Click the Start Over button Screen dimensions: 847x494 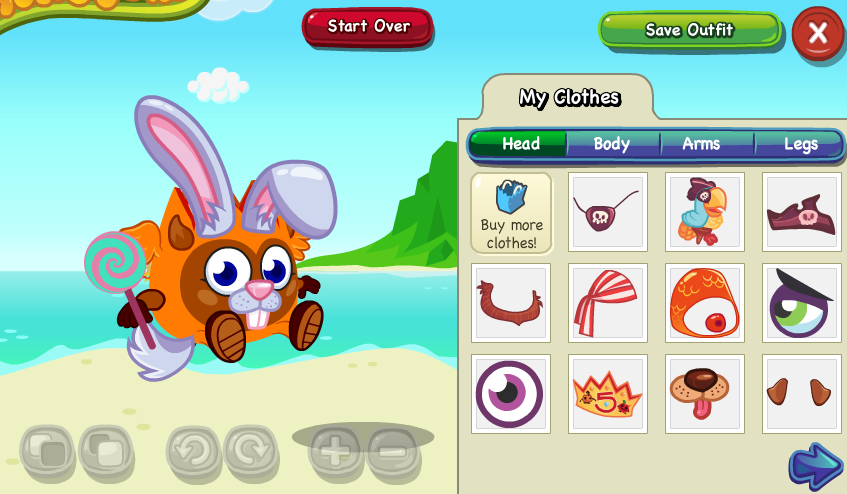[367, 27]
